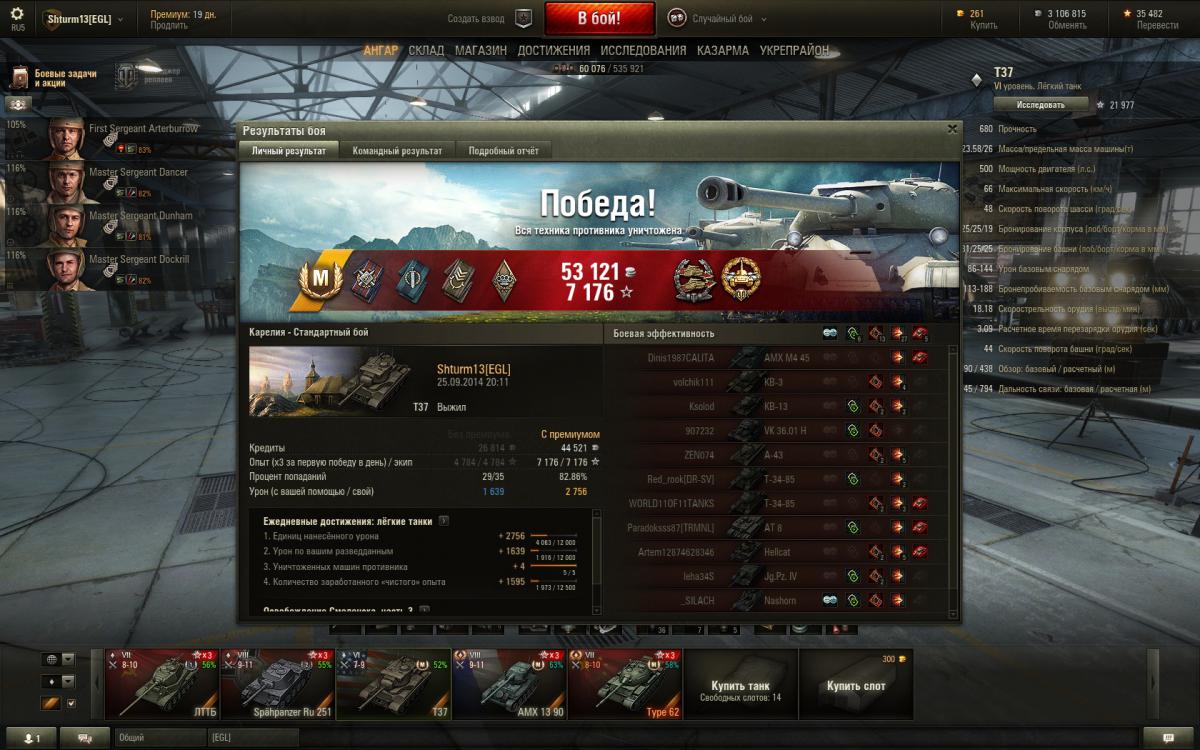Switch to the Командный результат tab

[397, 151]
